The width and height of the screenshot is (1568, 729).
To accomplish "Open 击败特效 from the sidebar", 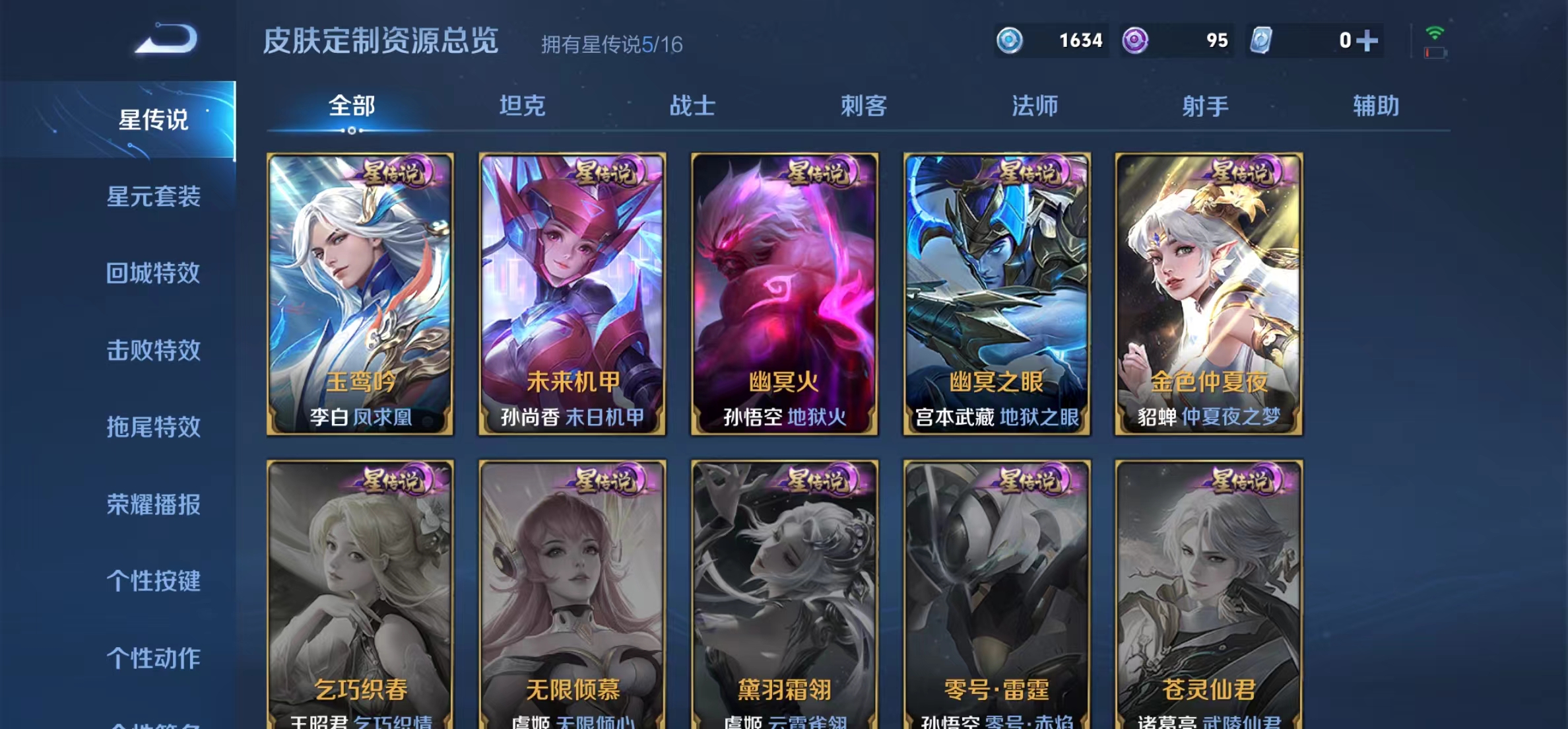I will pyautogui.click(x=155, y=351).
